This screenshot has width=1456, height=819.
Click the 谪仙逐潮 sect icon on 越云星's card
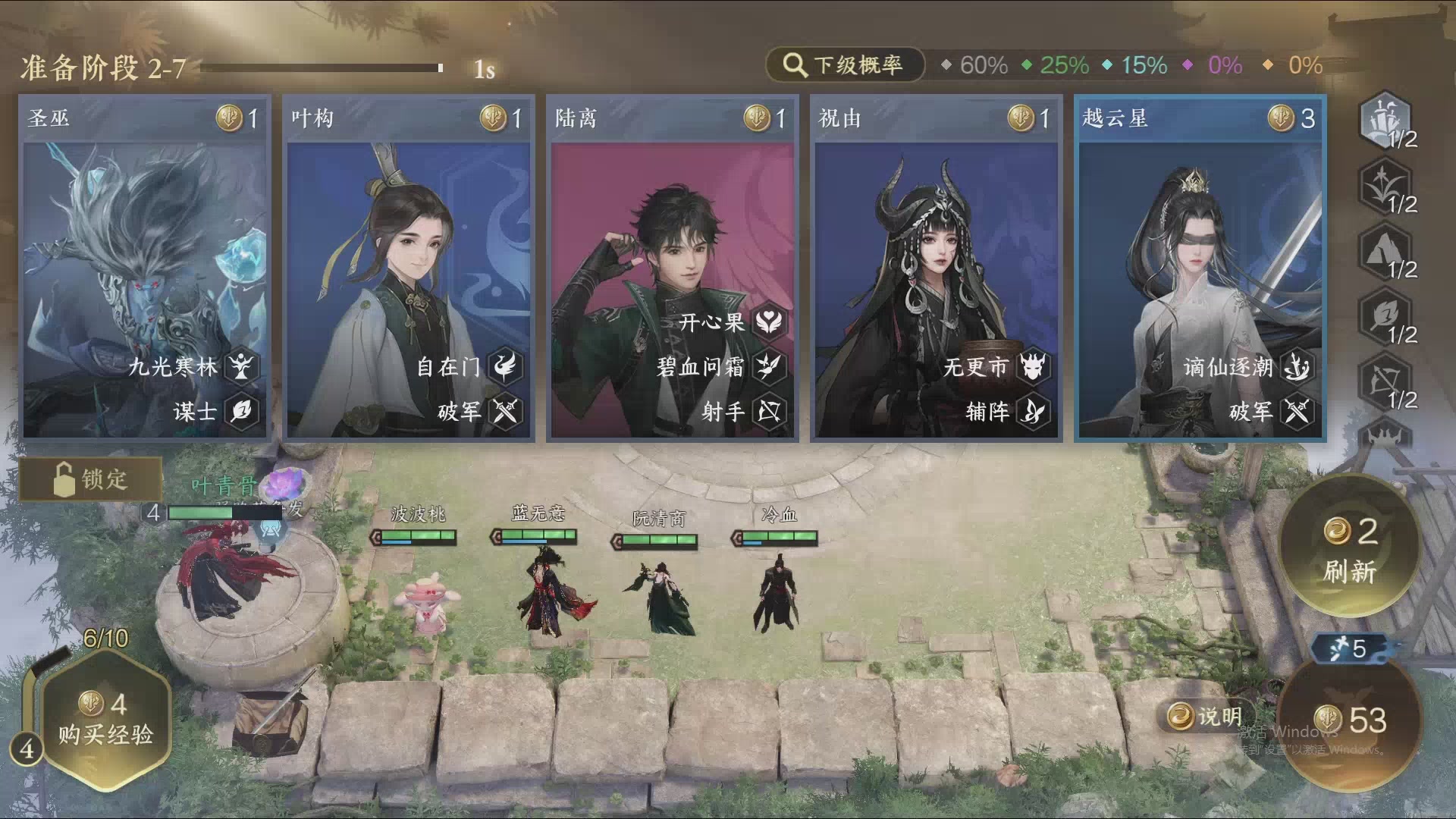tap(1297, 367)
